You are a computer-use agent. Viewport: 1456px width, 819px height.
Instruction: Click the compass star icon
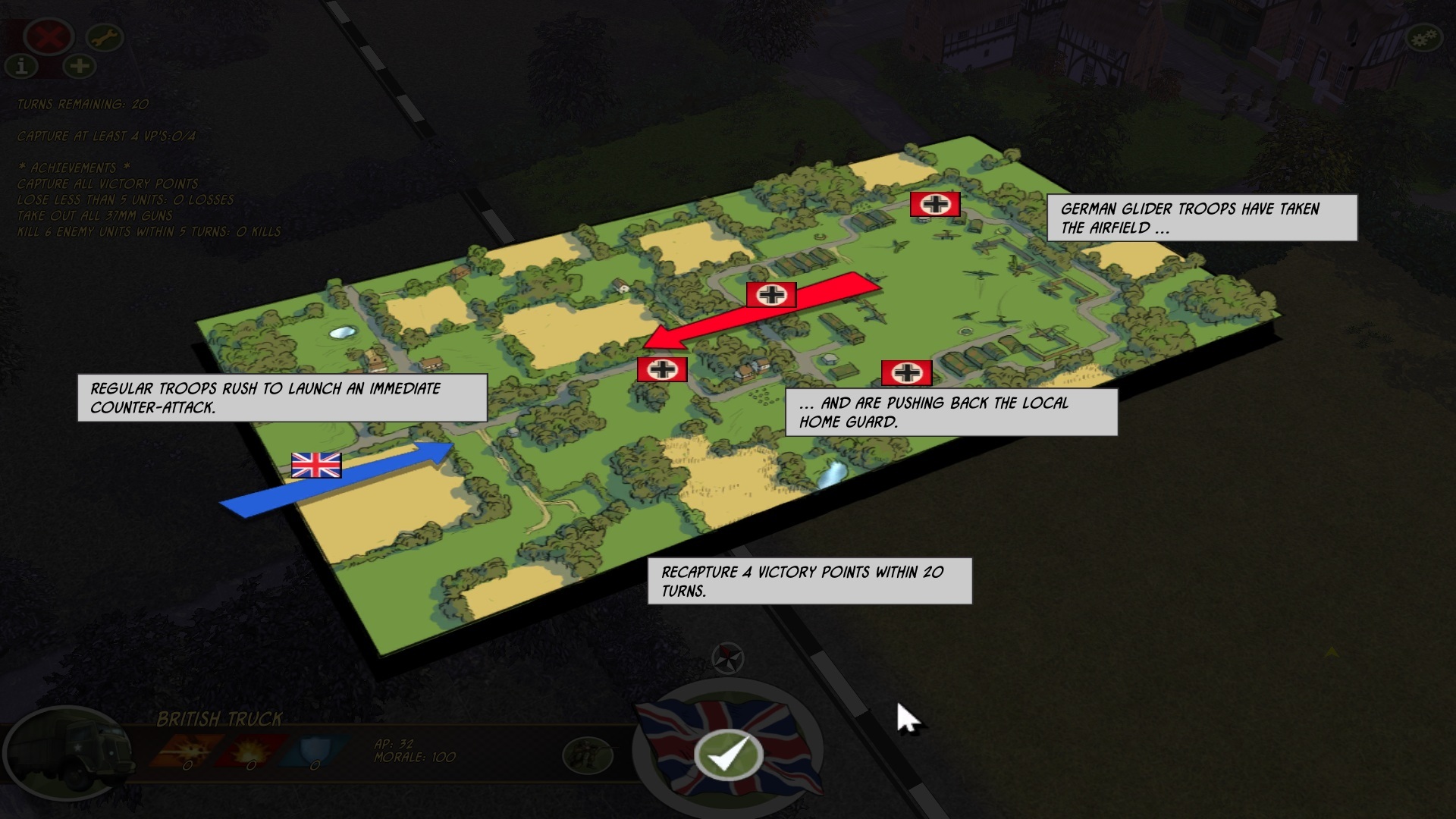728,657
